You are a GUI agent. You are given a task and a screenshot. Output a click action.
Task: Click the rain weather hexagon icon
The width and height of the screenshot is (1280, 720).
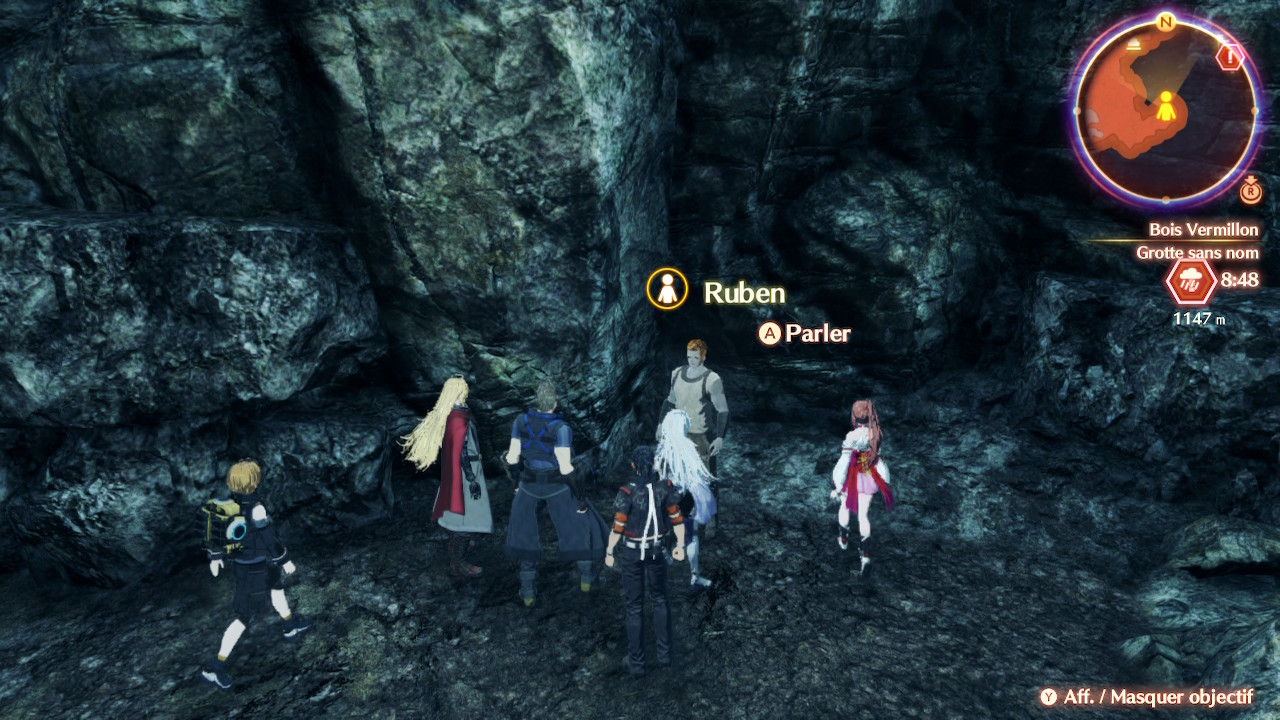point(1191,281)
